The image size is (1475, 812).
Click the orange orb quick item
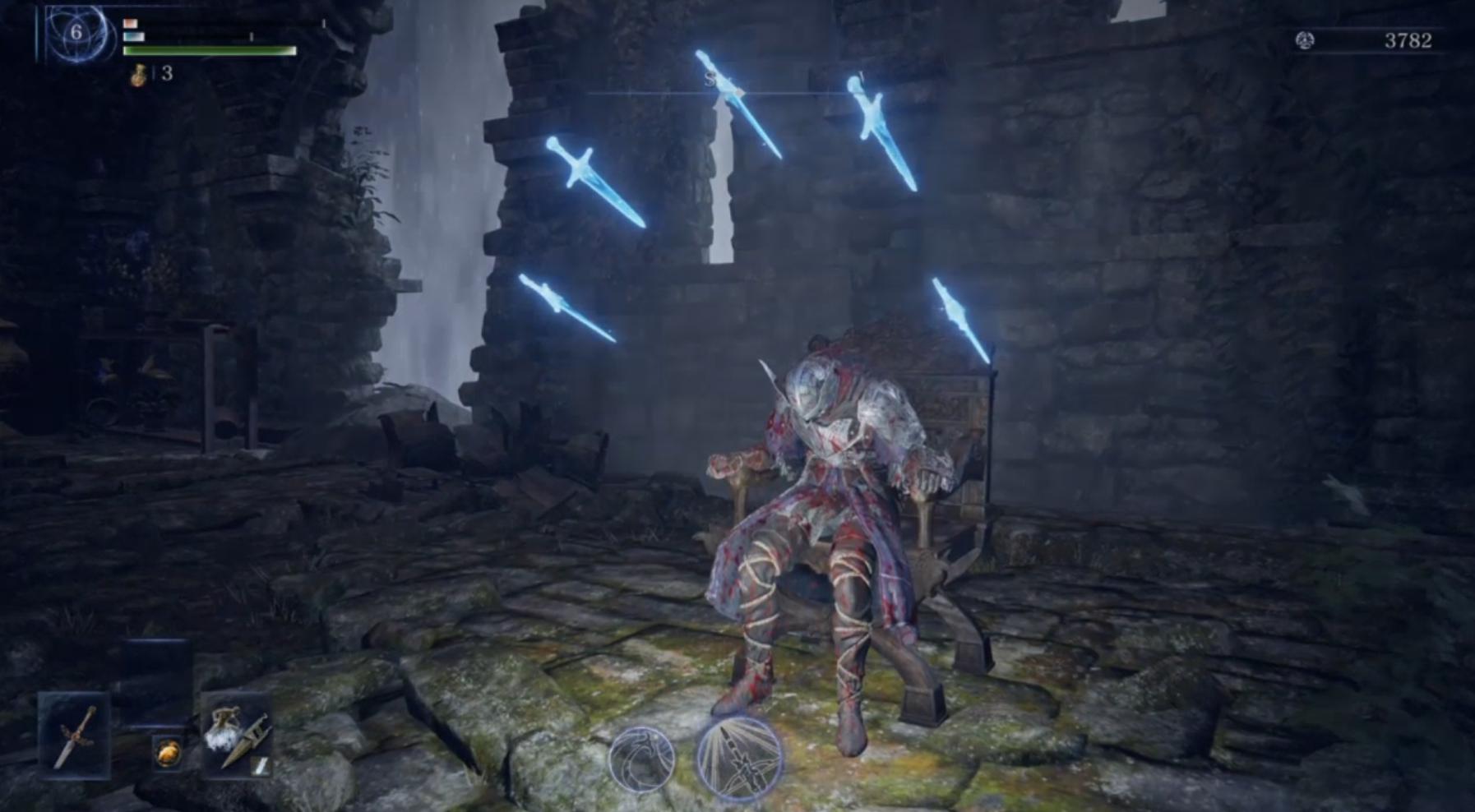click(168, 753)
